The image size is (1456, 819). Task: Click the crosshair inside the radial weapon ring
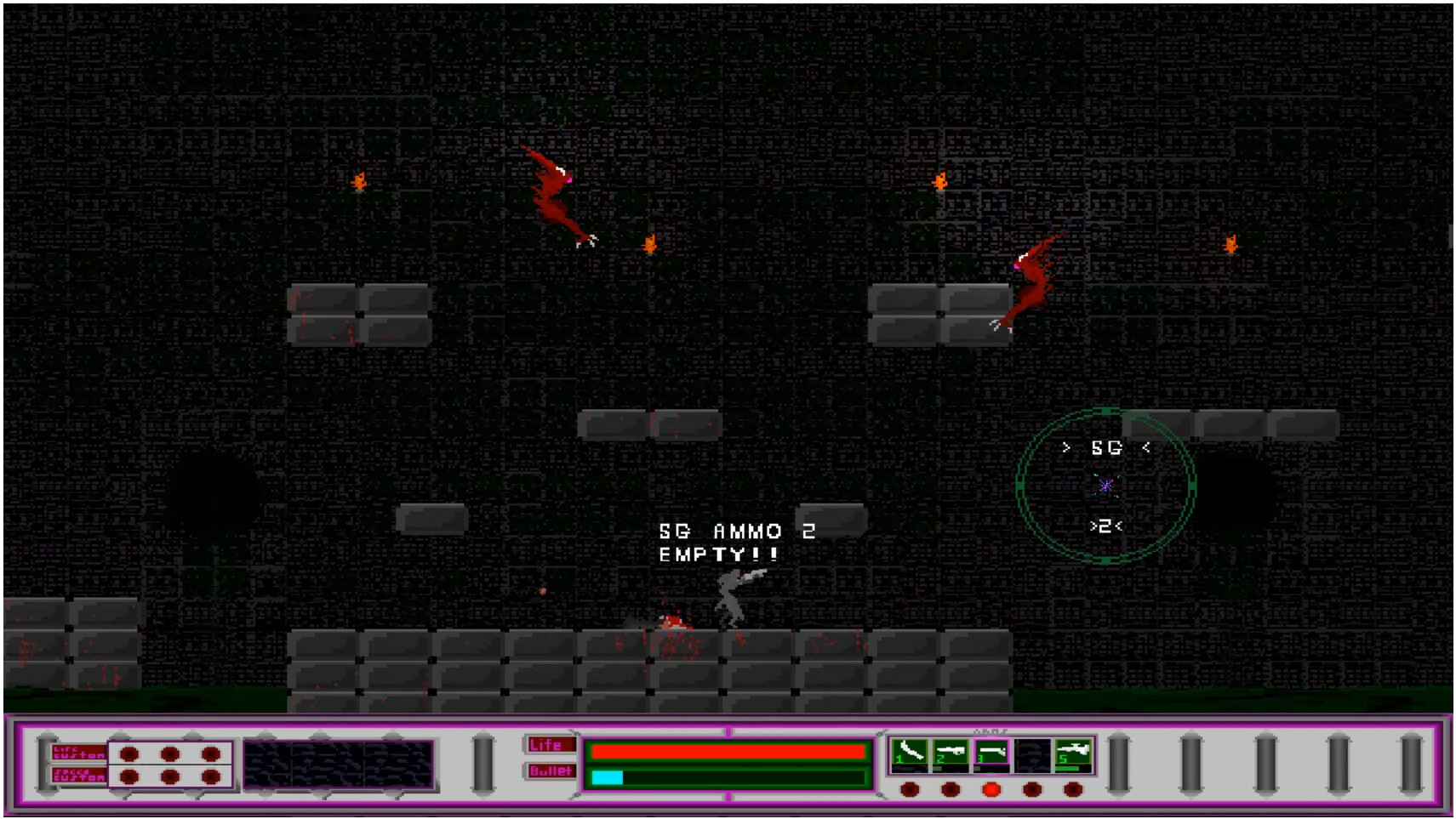[1104, 486]
